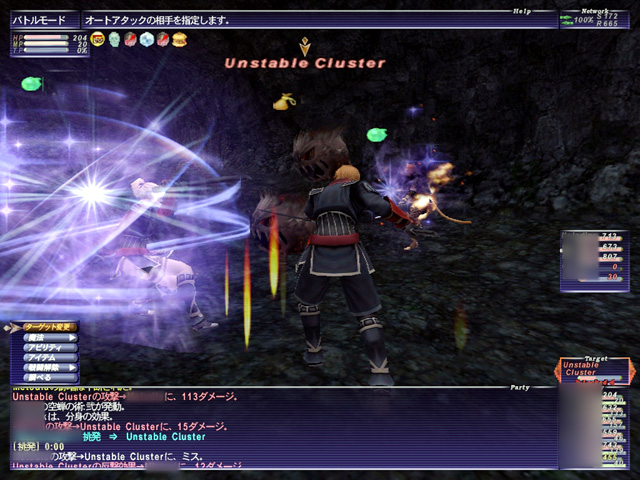Screen dimensions: 640x480
Task: Click the burger food status icon
Action: 180,39
